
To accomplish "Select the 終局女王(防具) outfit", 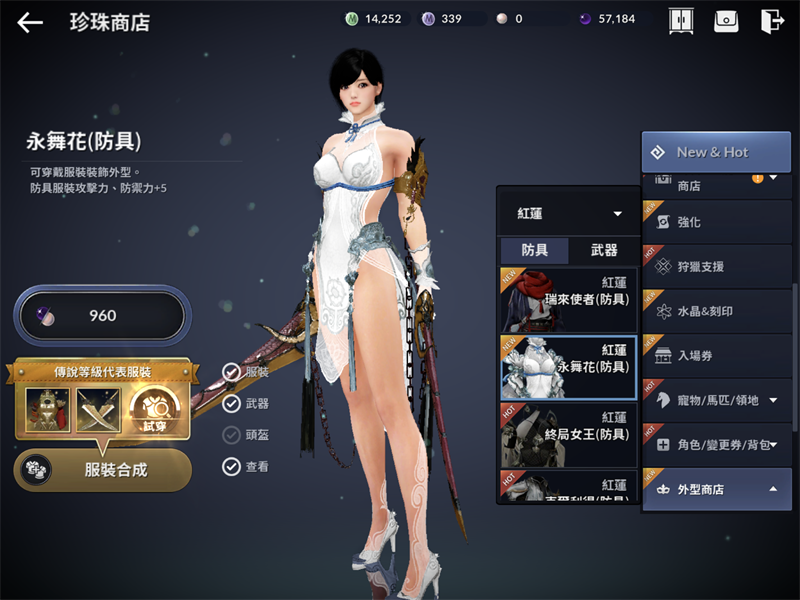I will coord(567,432).
